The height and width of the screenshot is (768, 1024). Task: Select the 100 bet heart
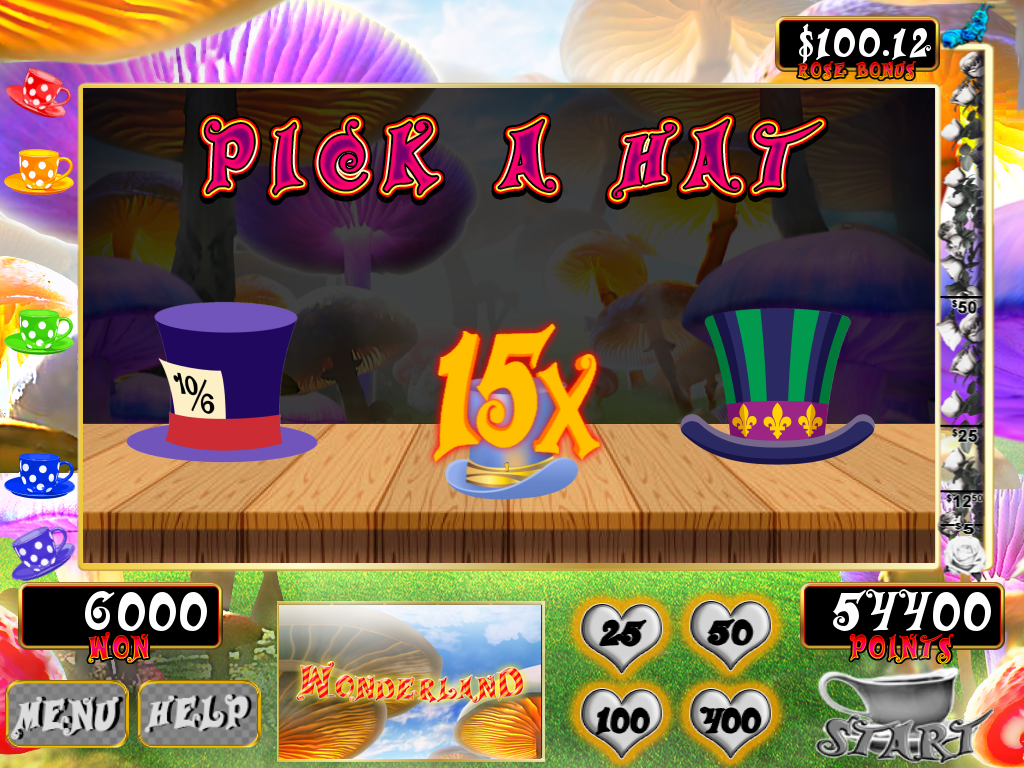coord(621,716)
